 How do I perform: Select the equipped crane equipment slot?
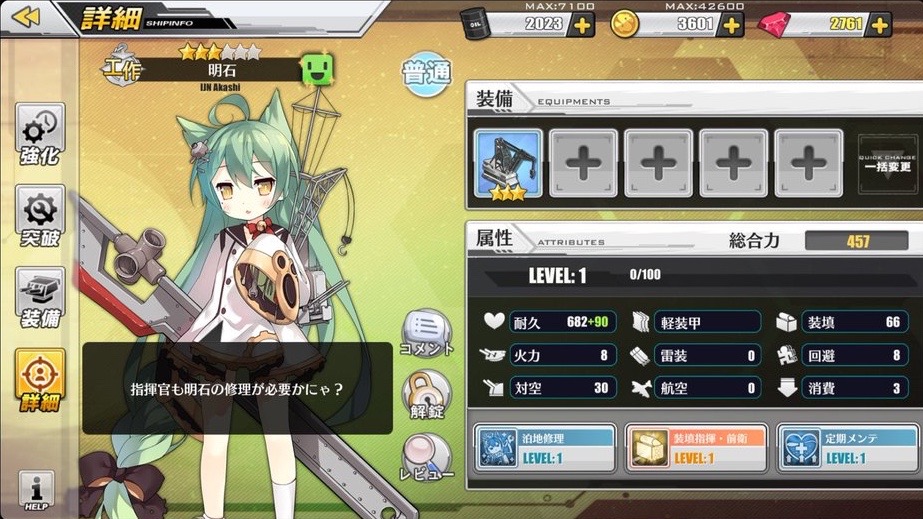point(508,163)
